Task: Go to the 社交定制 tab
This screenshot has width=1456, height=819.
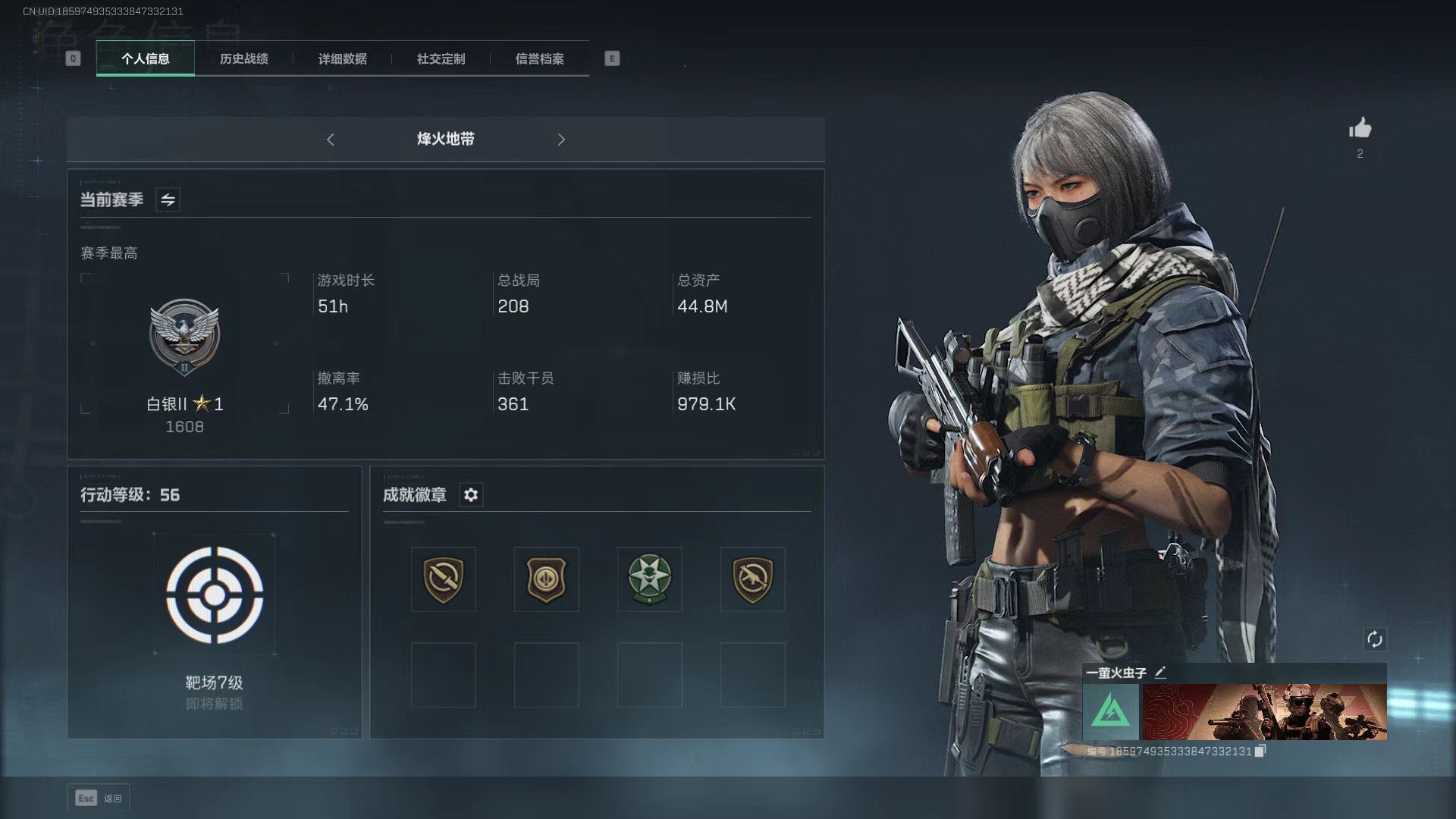Action: tap(441, 58)
